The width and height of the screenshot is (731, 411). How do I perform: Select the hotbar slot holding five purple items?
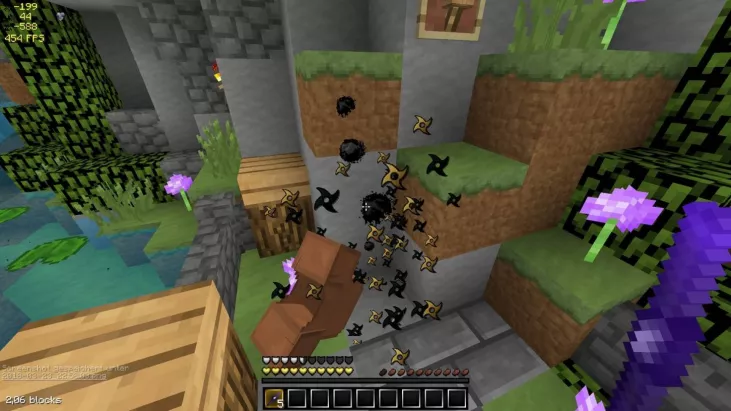point(273,398)
